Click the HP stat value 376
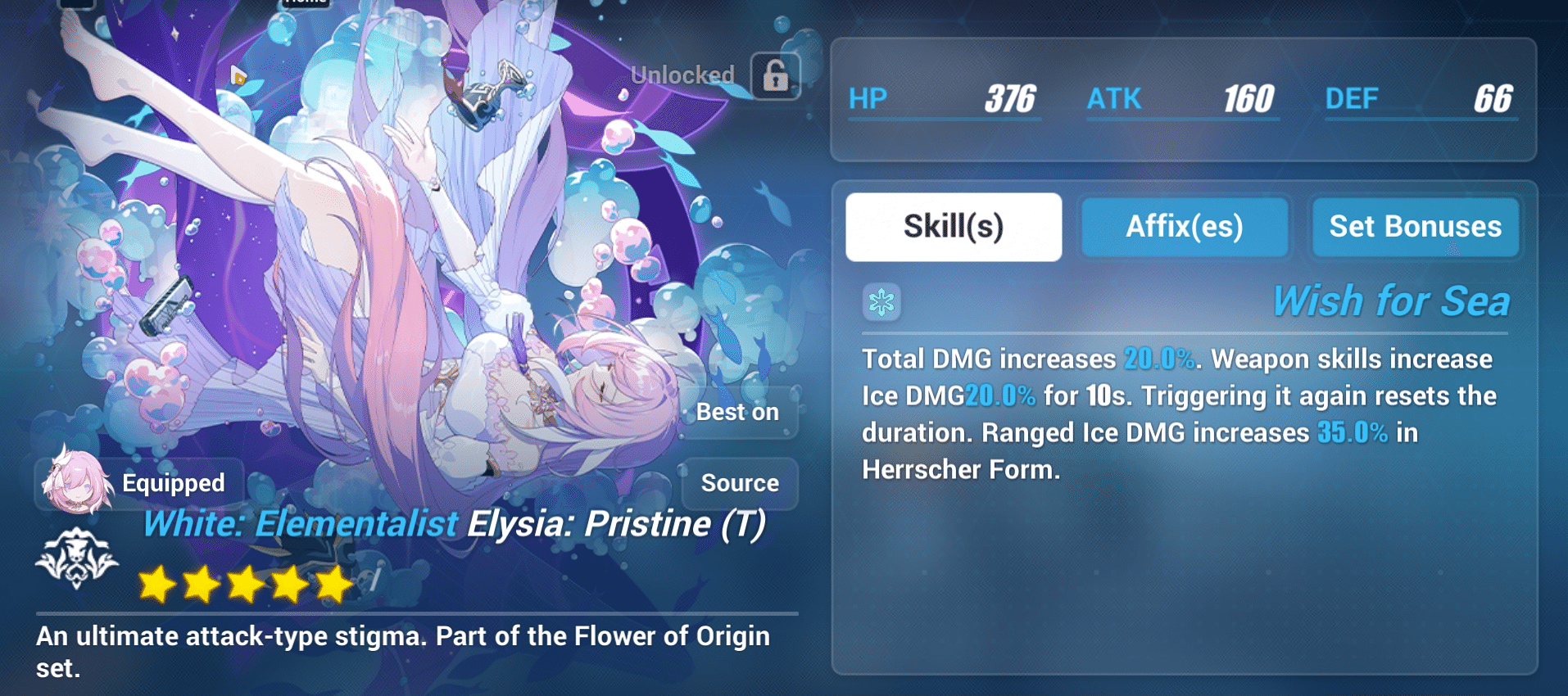This screenshot has height=696, width=1568. [x=1009, y=98]
